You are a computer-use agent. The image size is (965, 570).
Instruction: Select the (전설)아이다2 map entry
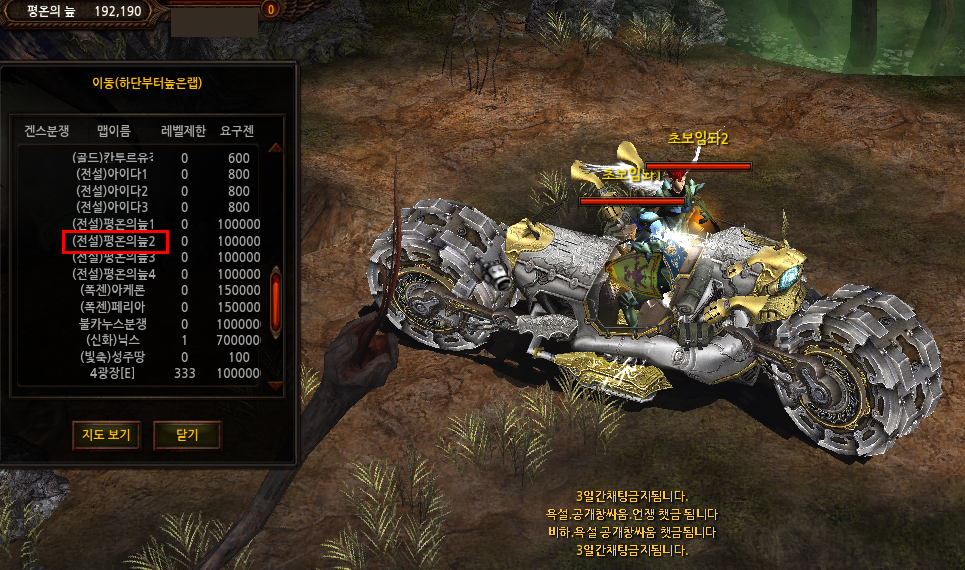tap(113, 191)
